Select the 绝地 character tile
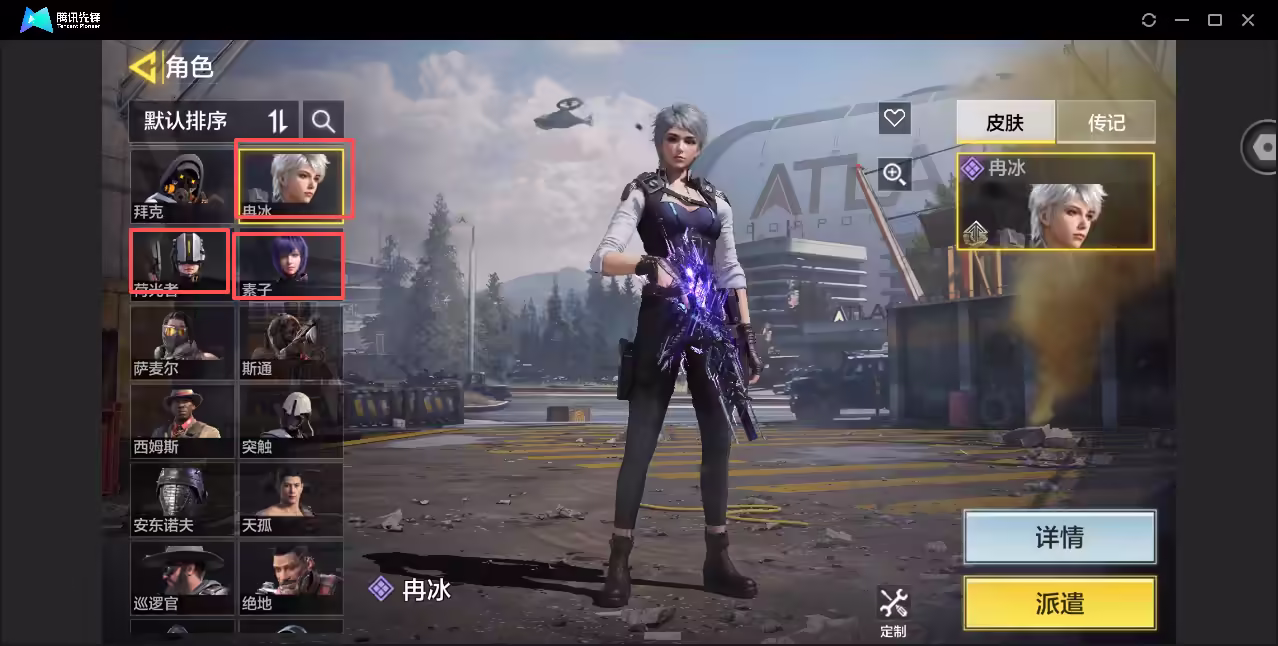 [290, 576]
